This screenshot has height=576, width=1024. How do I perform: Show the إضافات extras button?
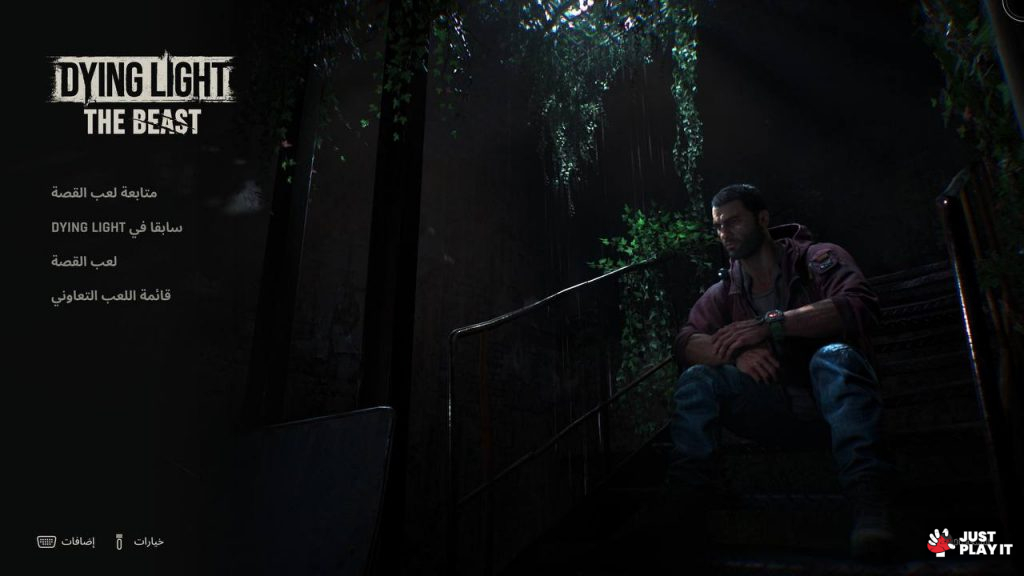[76, 541]
